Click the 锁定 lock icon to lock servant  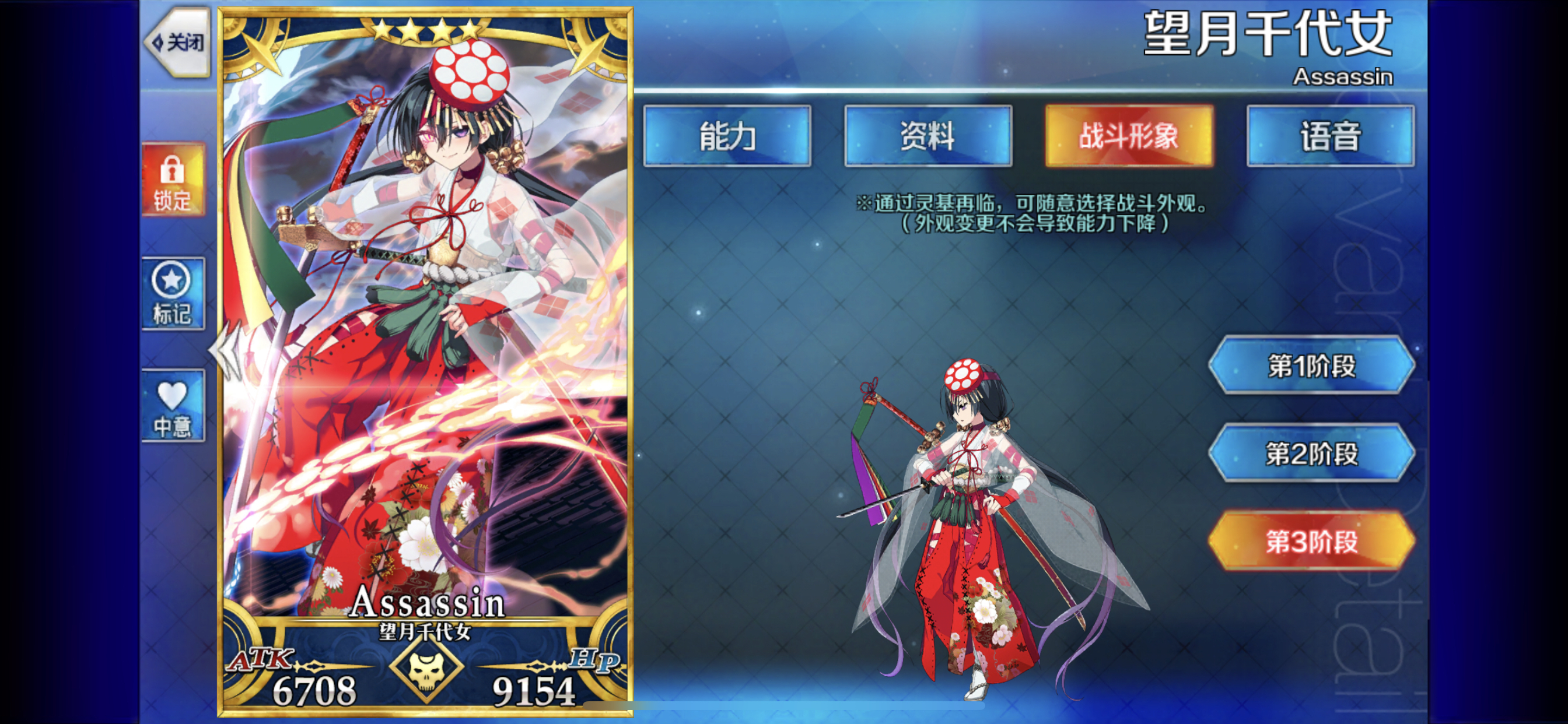click(173, 180)
